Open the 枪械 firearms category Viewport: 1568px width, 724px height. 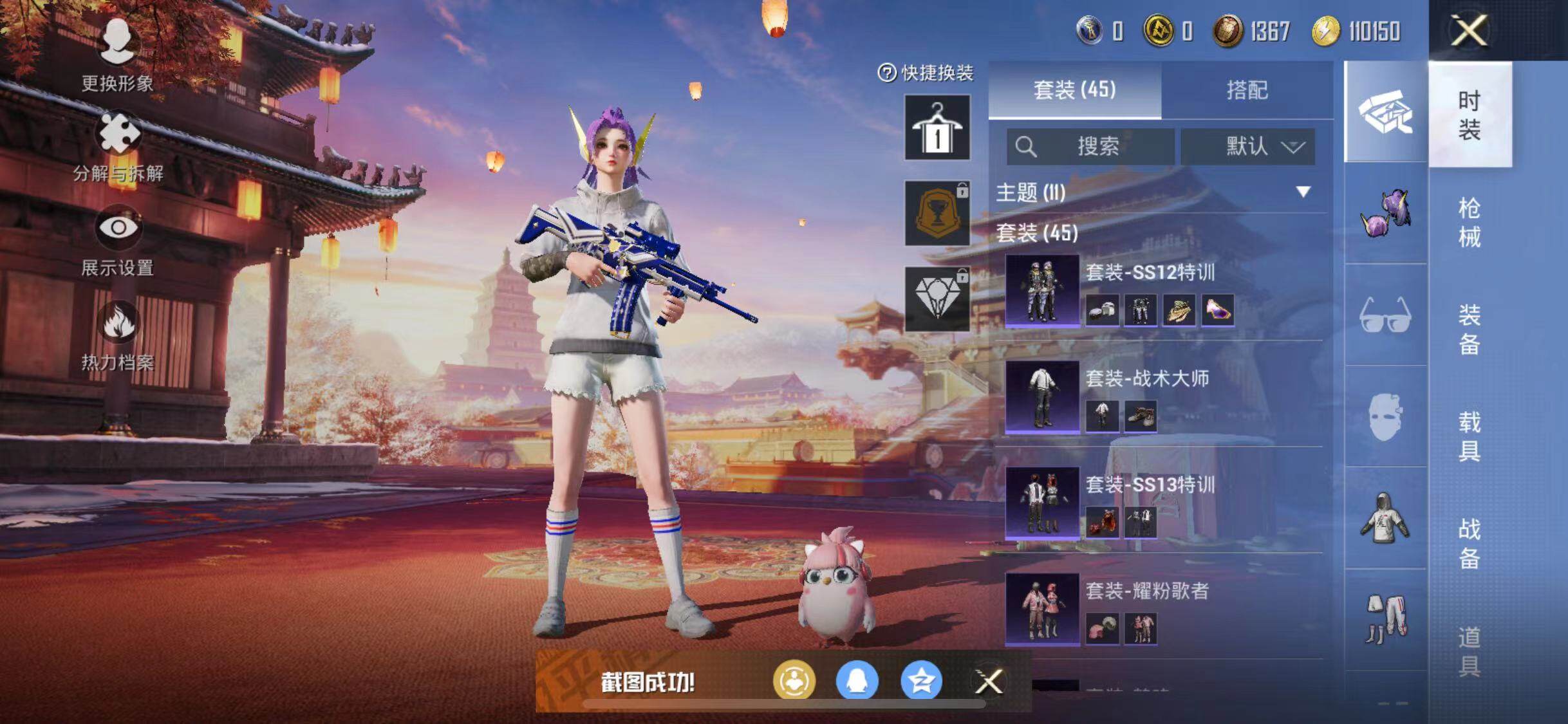[x=1468, y=222]
